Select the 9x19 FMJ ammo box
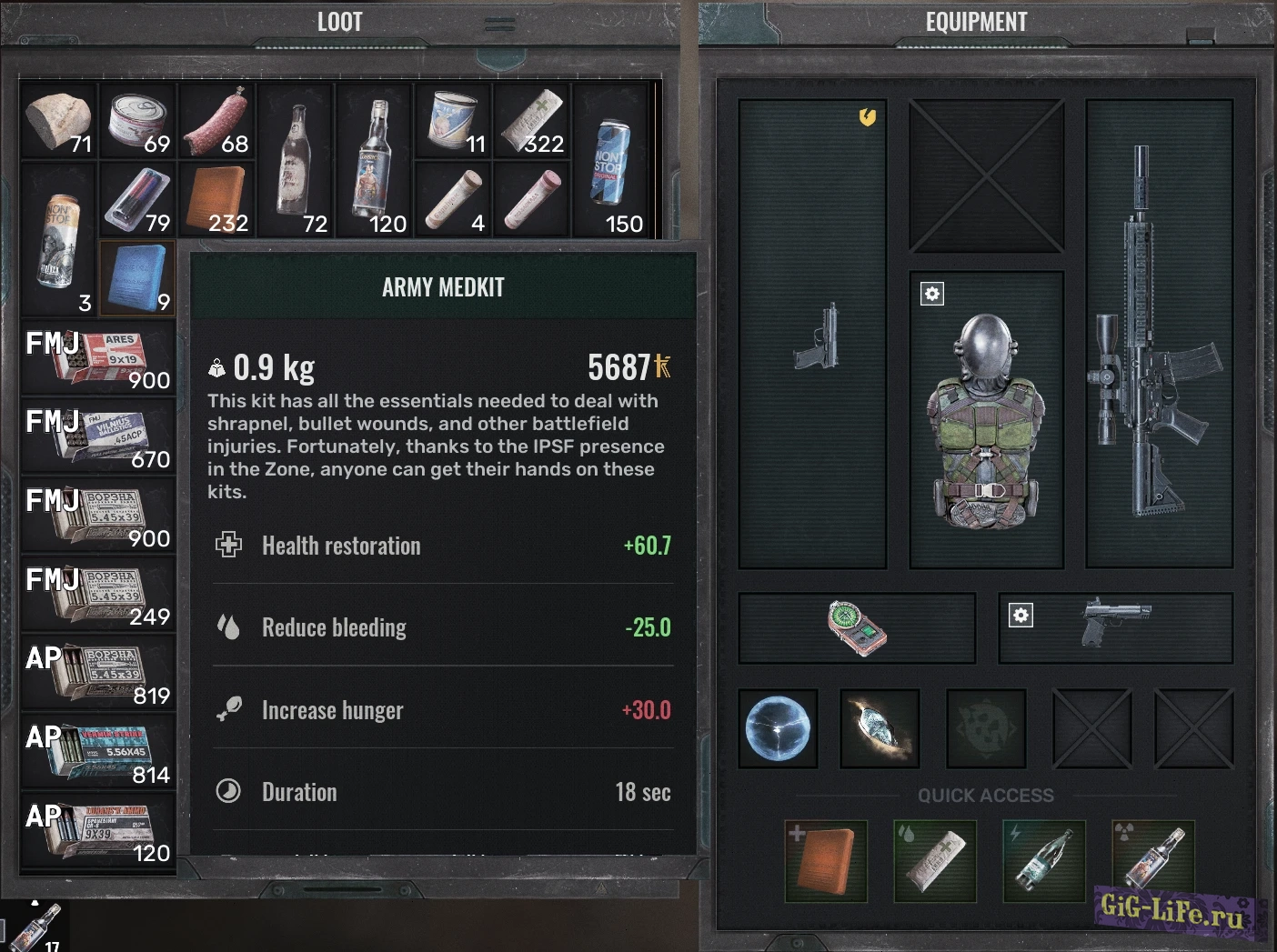Image resolution: width=1277 pixels, height=952 pixels. pos(98,356)
